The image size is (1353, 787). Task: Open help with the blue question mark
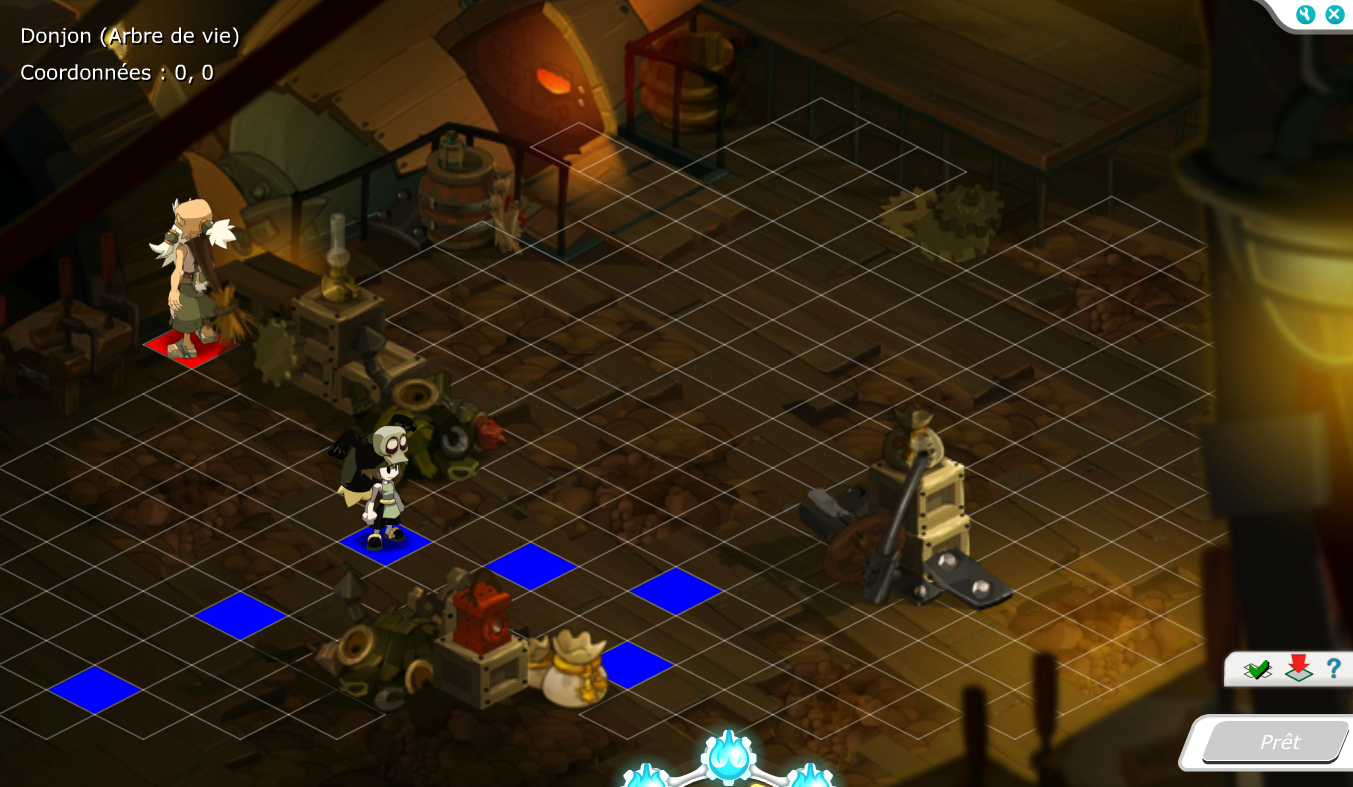pos(1333,668)
